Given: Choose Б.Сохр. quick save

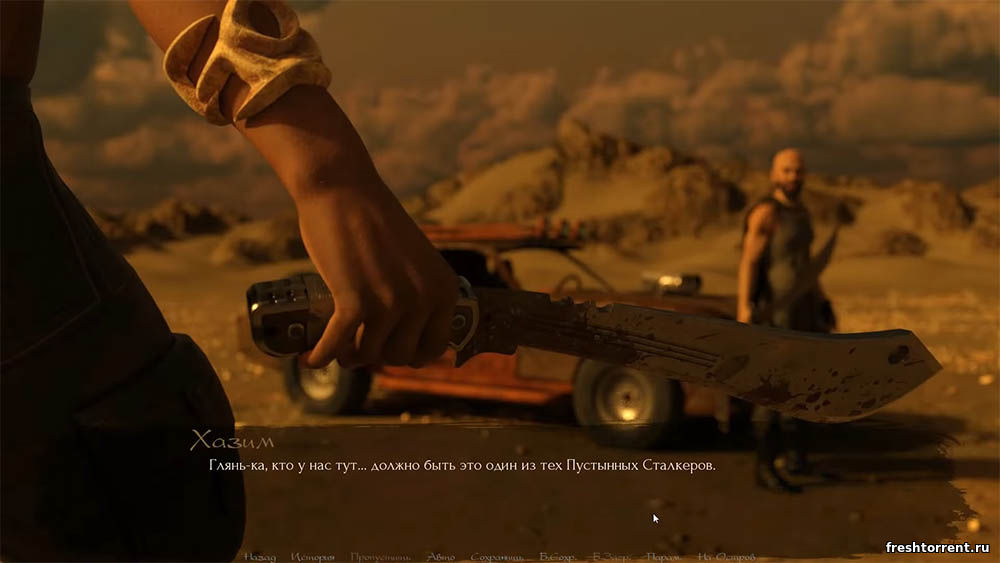Looking at the screenshot, I should tap(557, 556).
